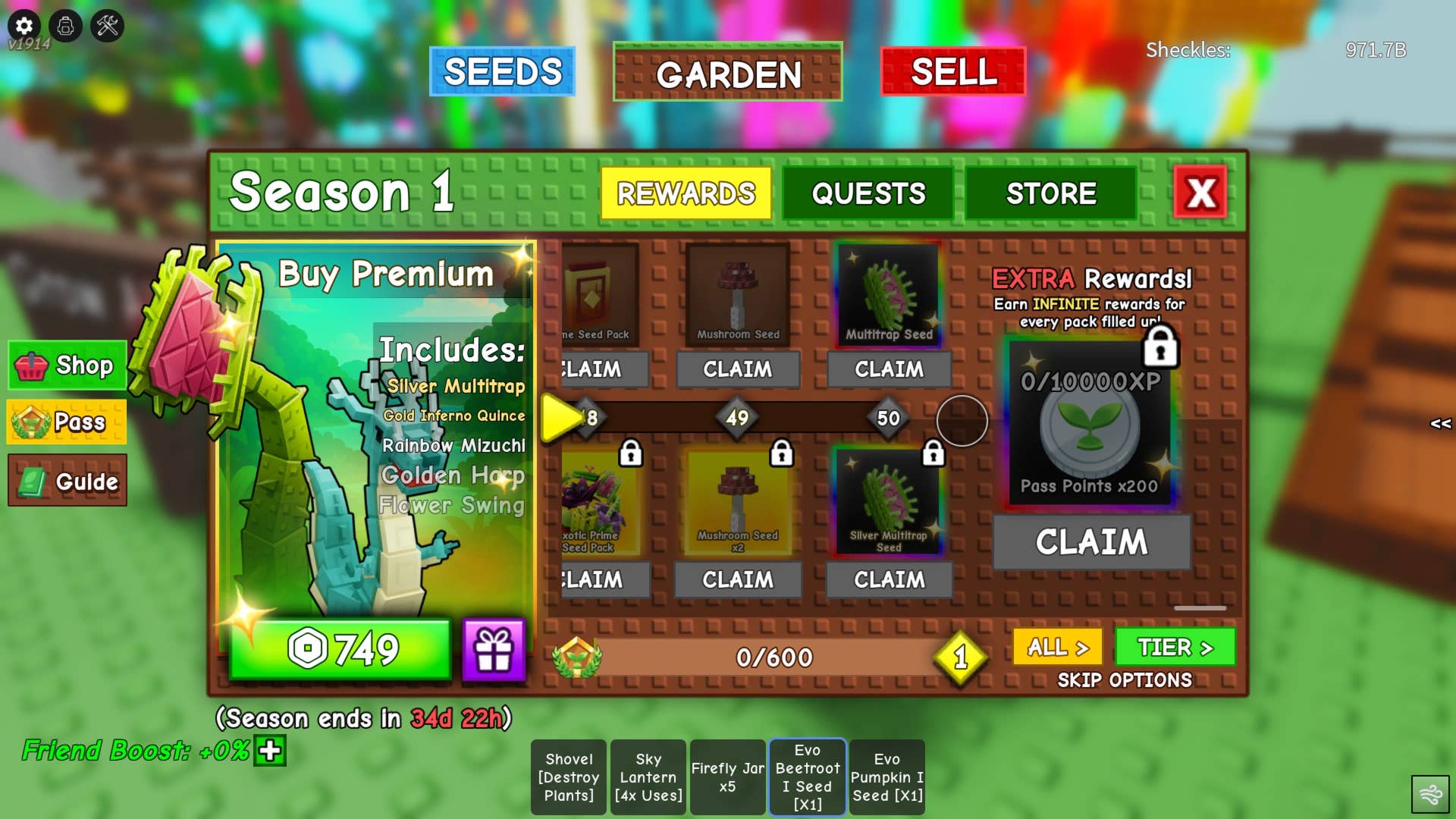1456x819 pixels.
Task: Claim the tier 50 Multitrap Seed
Action: click(x=889, y=369)
